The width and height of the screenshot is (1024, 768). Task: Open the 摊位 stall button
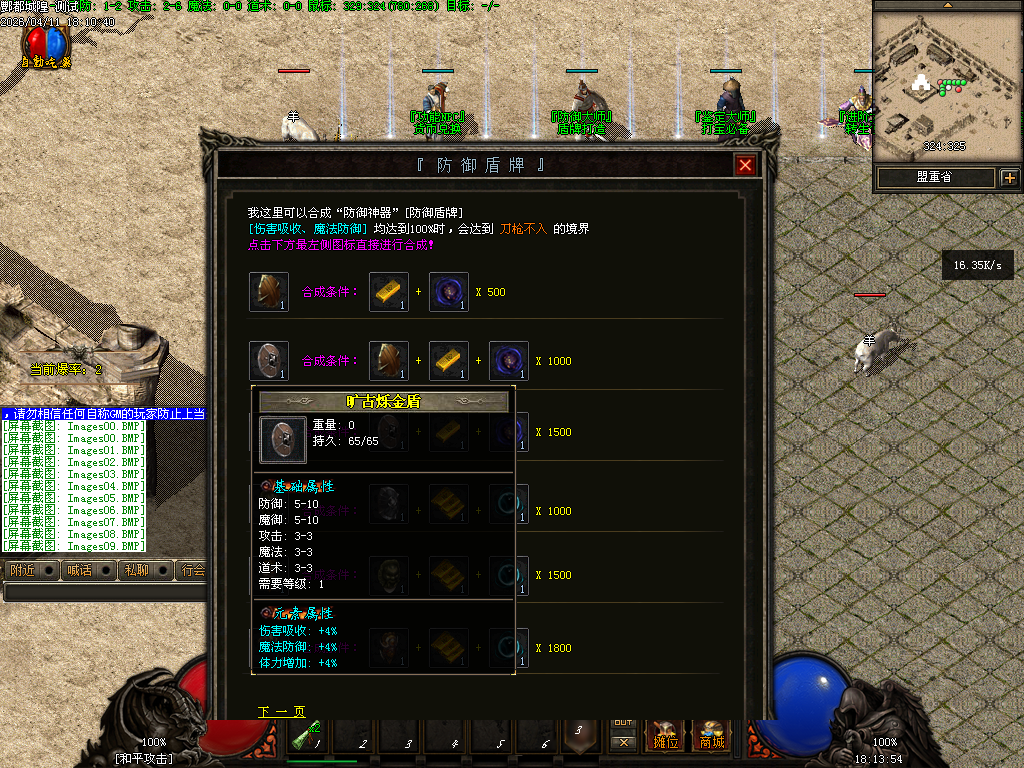pos(666,736)
